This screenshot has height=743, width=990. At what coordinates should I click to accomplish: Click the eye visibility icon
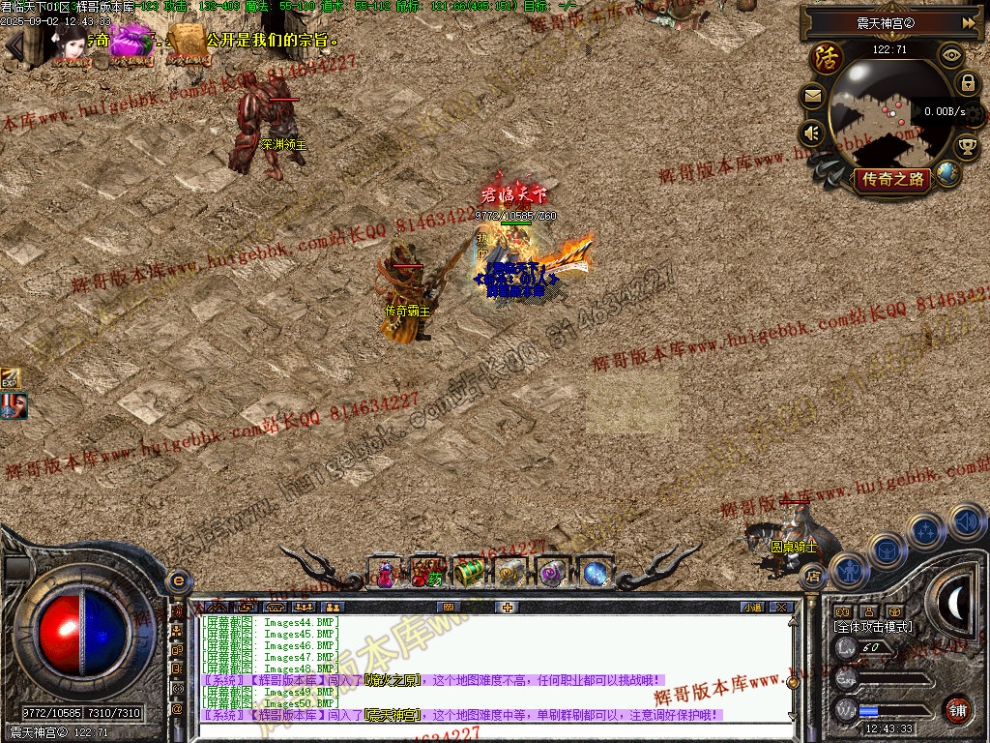point(951,56)
